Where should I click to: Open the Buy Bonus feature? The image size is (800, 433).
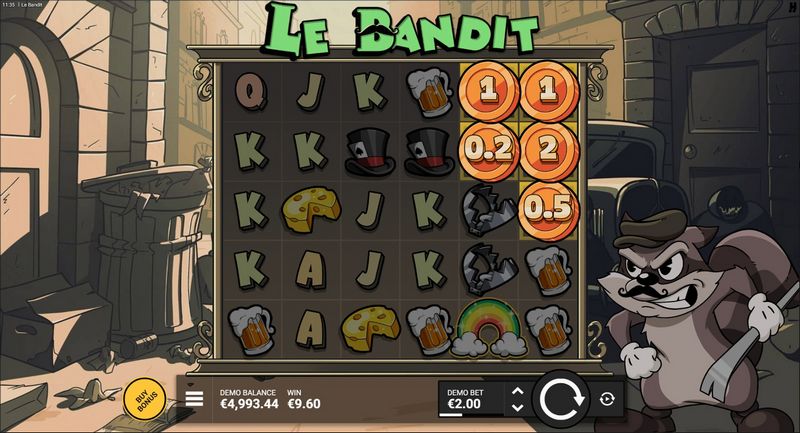[146, 399]
